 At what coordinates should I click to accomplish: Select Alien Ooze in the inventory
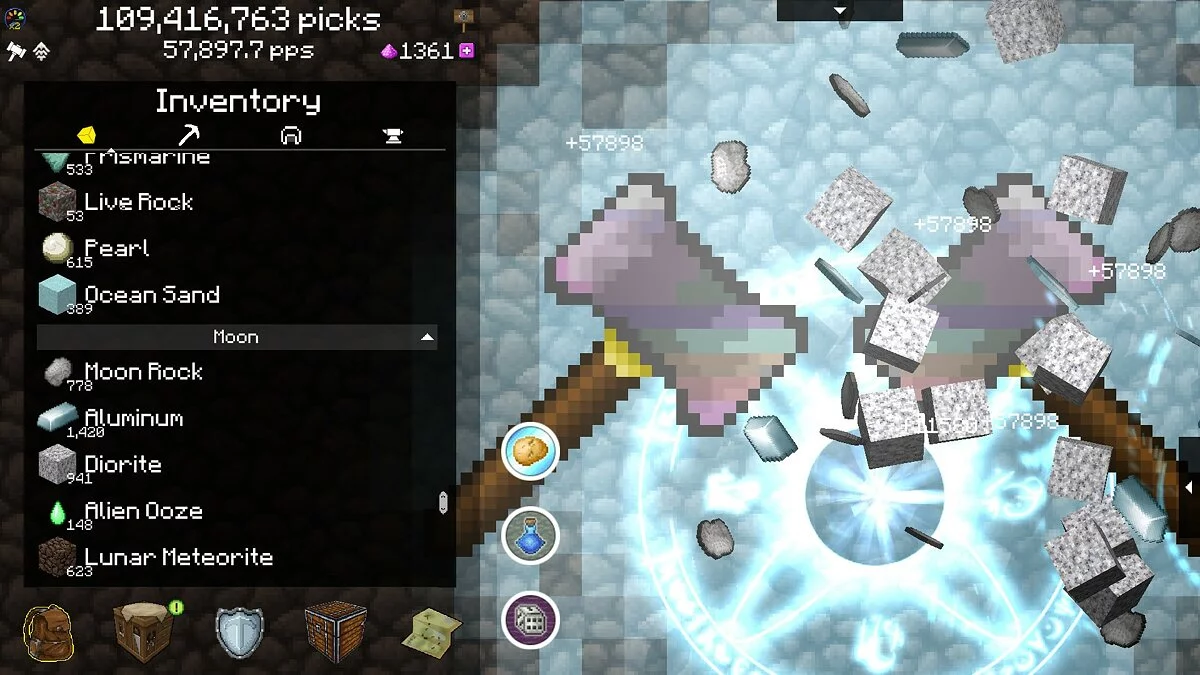[x=142, y=511]
